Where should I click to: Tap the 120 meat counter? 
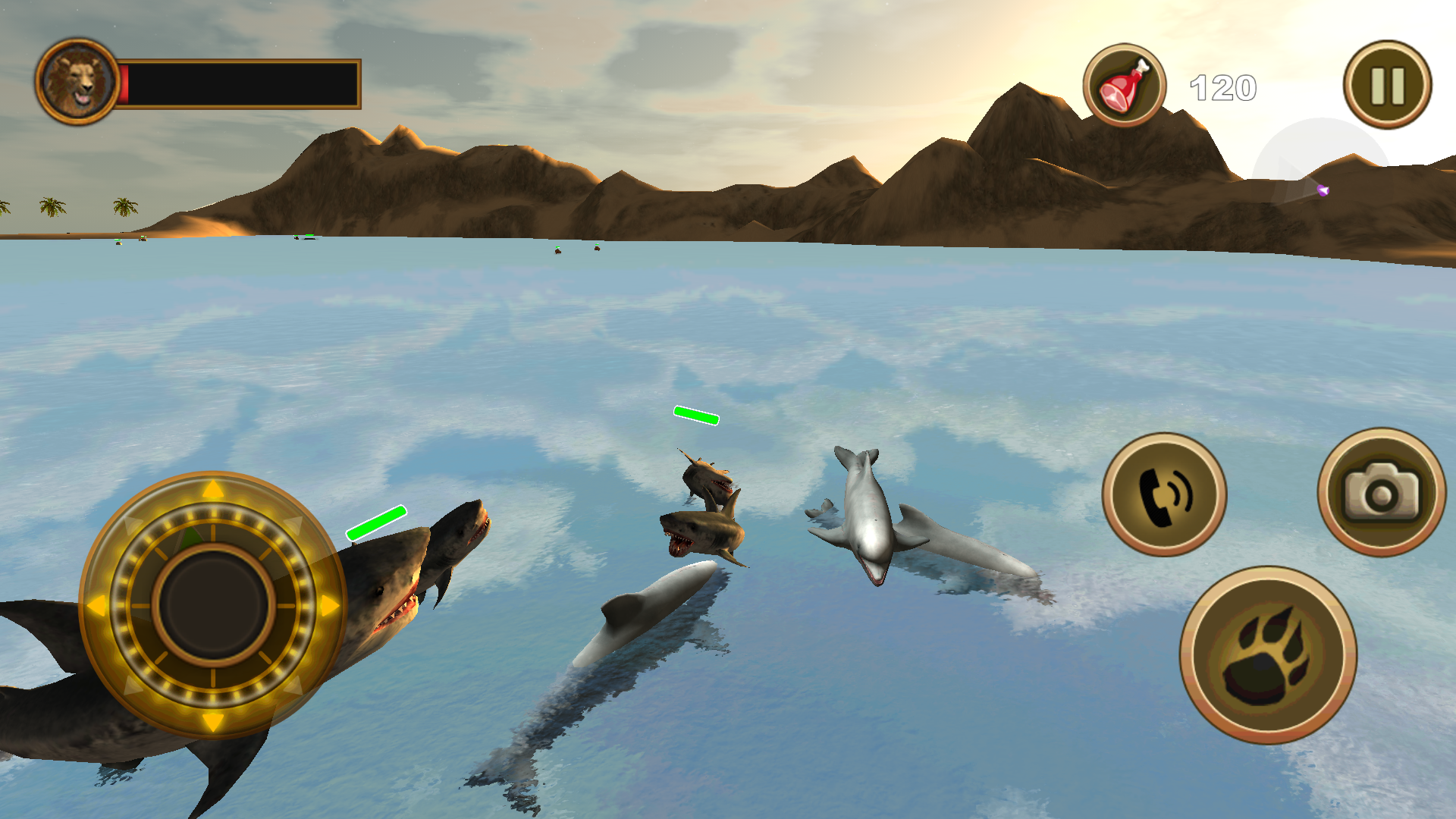pos(1222,86)
